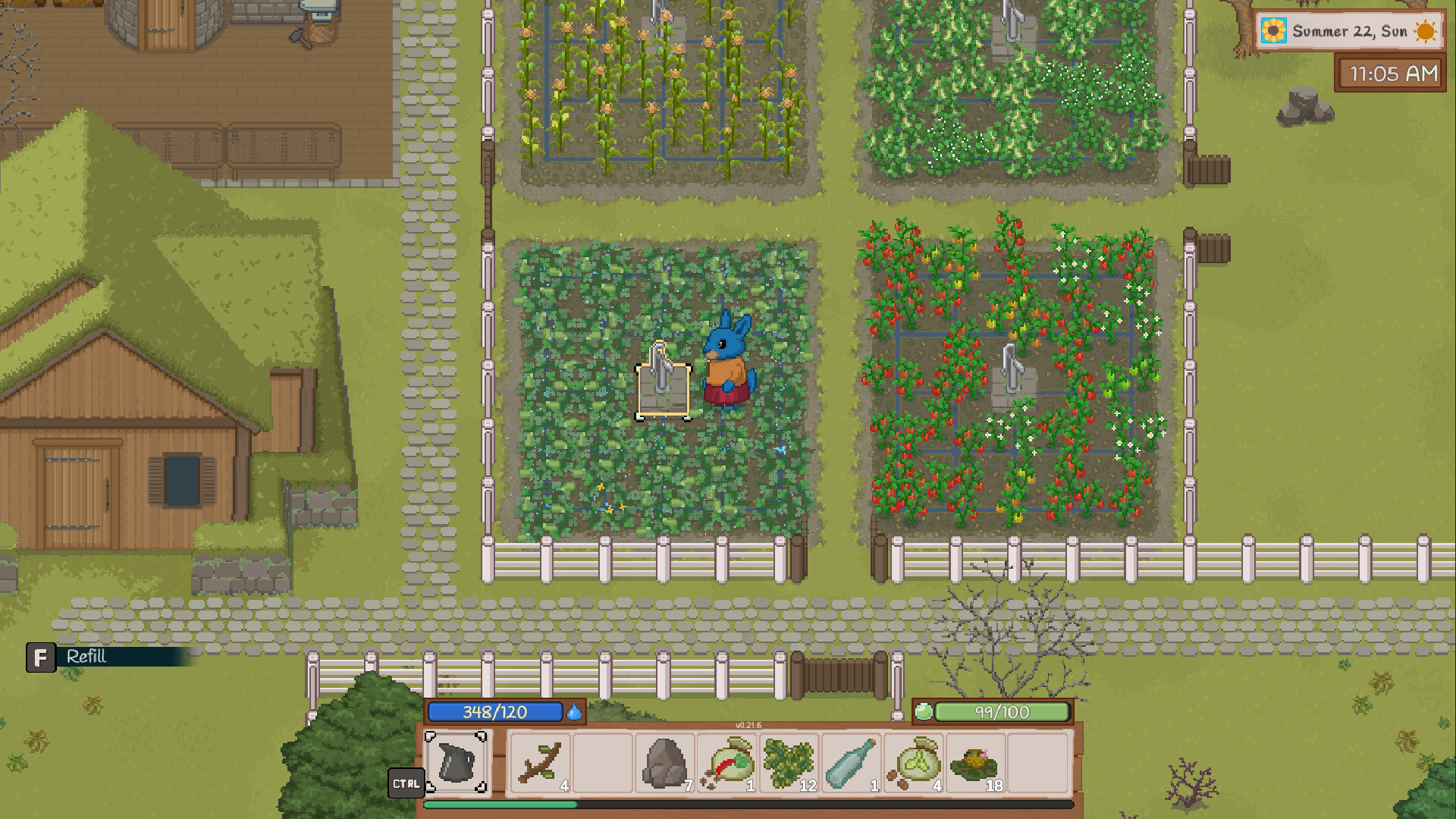
Task: Click the sun weather icon next to Summer 22
Action: (1424, 32)
